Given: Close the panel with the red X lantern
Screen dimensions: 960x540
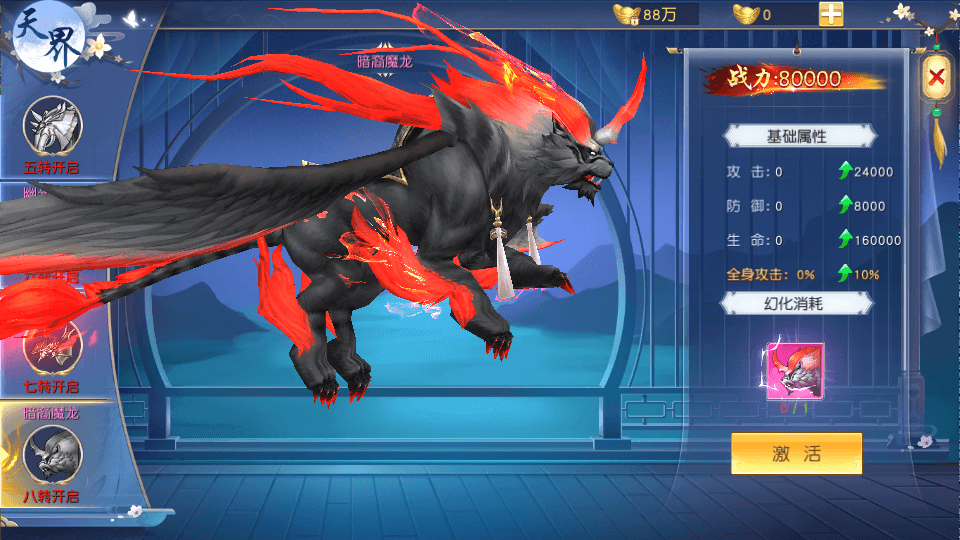Looking at the screenshot, I should 936,76.
